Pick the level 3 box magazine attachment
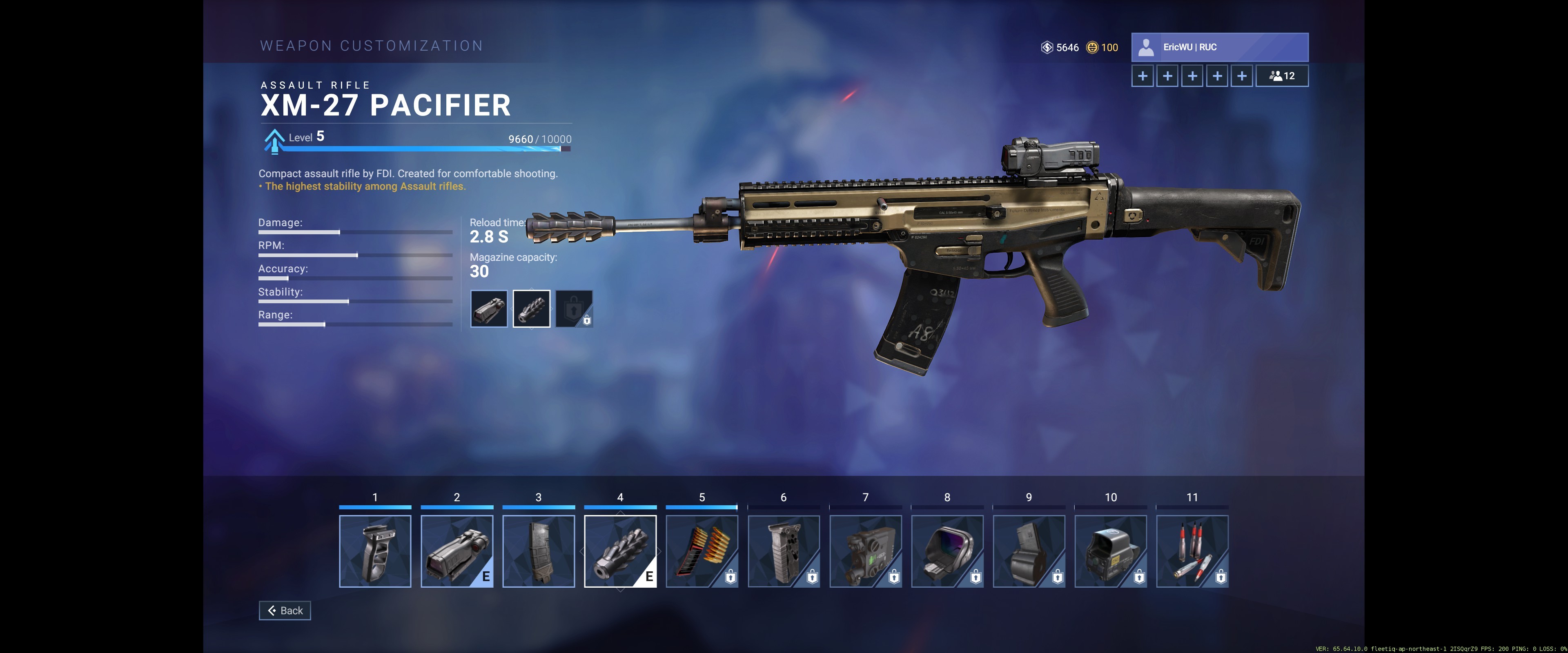 [x=538, y=551]
